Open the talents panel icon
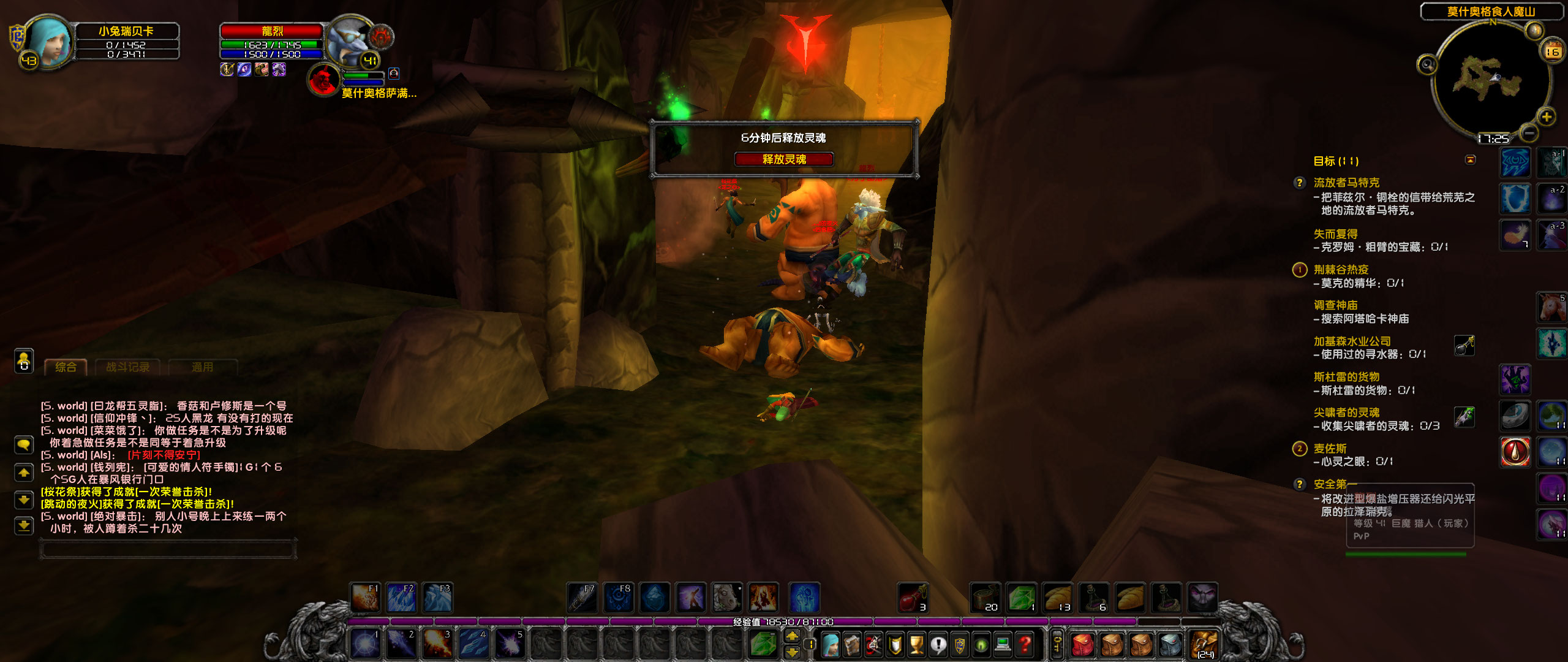This screenshot has height=662, width=1568. coord(873,644)
